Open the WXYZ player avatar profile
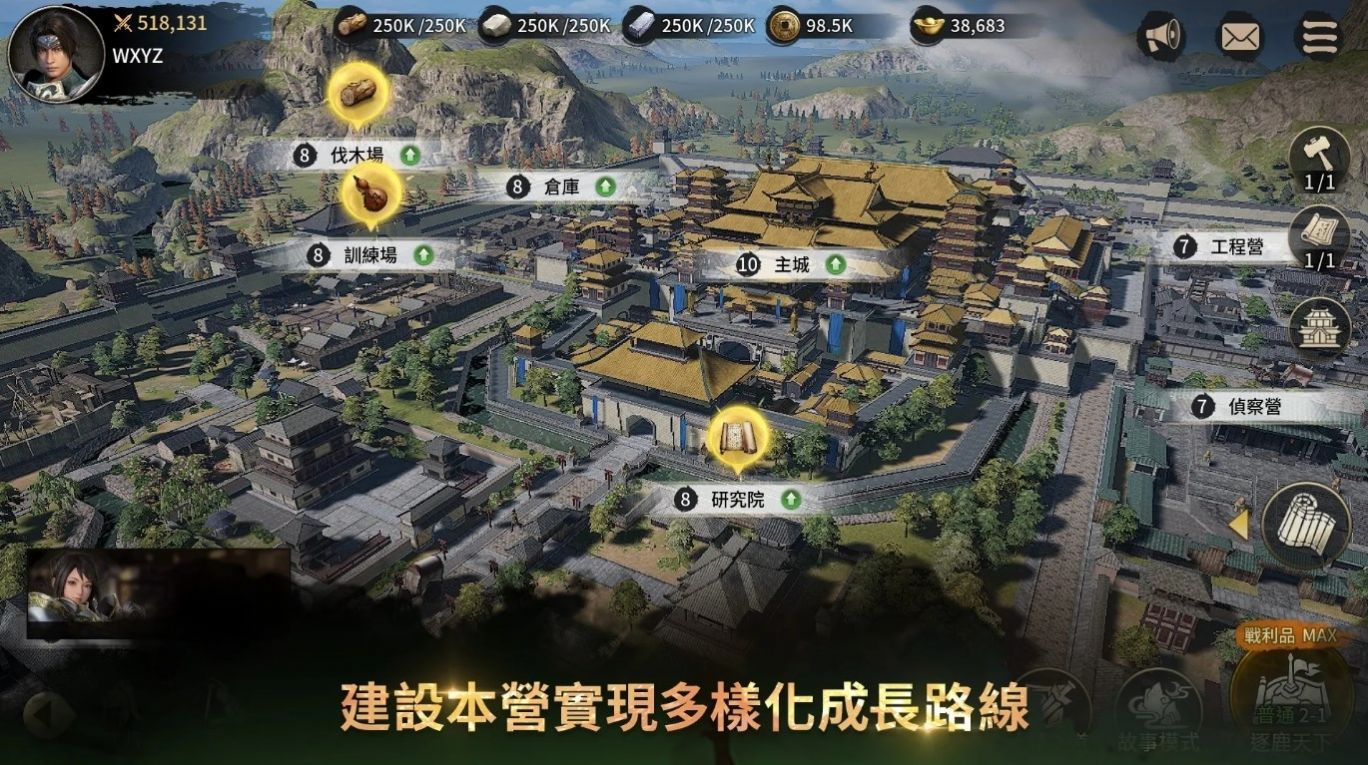The width and height of the screenshot is (1368, 765). point(55,54)
